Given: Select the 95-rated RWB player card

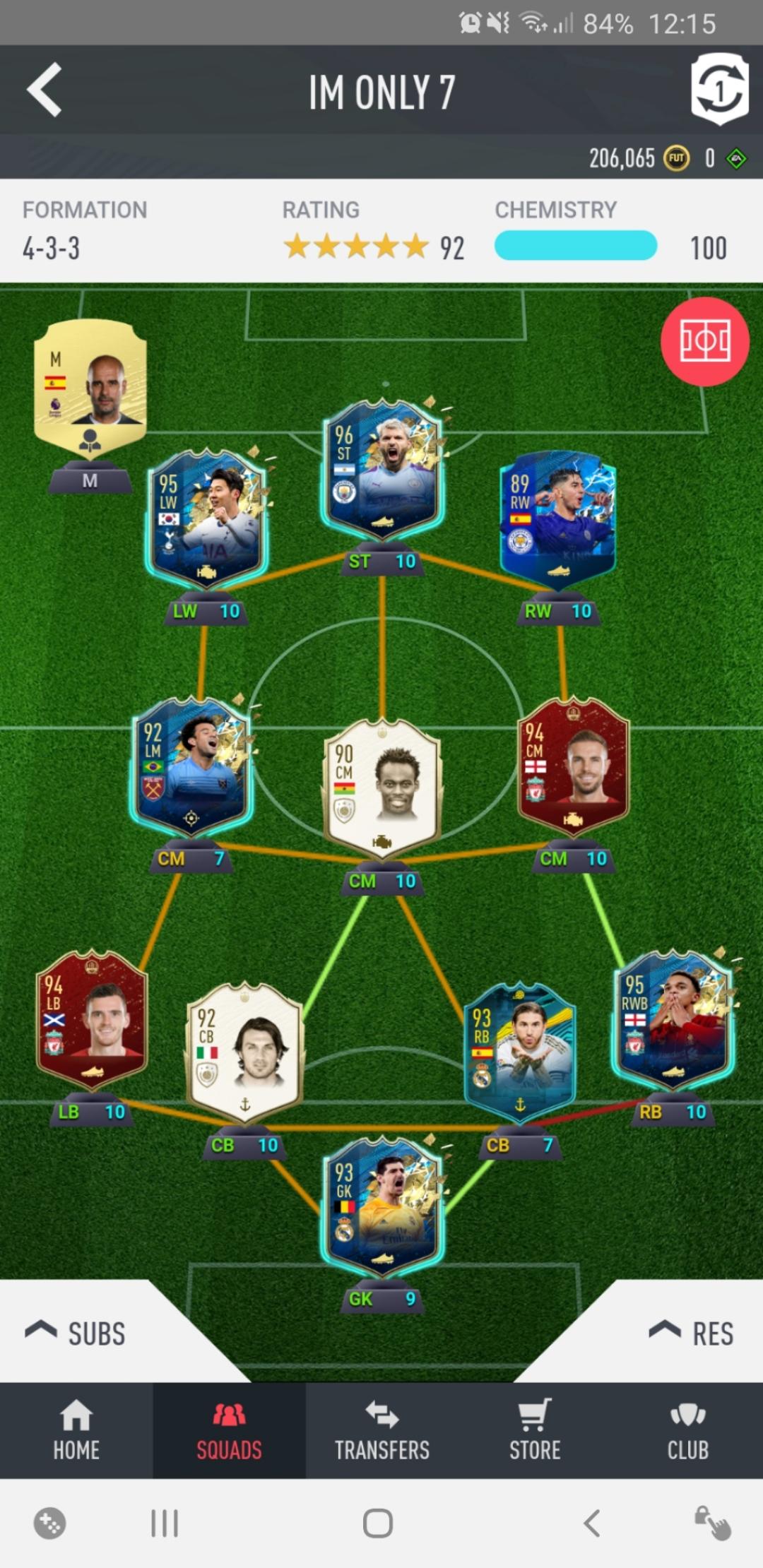Looking at the screenshot, I should [673, 1019].
